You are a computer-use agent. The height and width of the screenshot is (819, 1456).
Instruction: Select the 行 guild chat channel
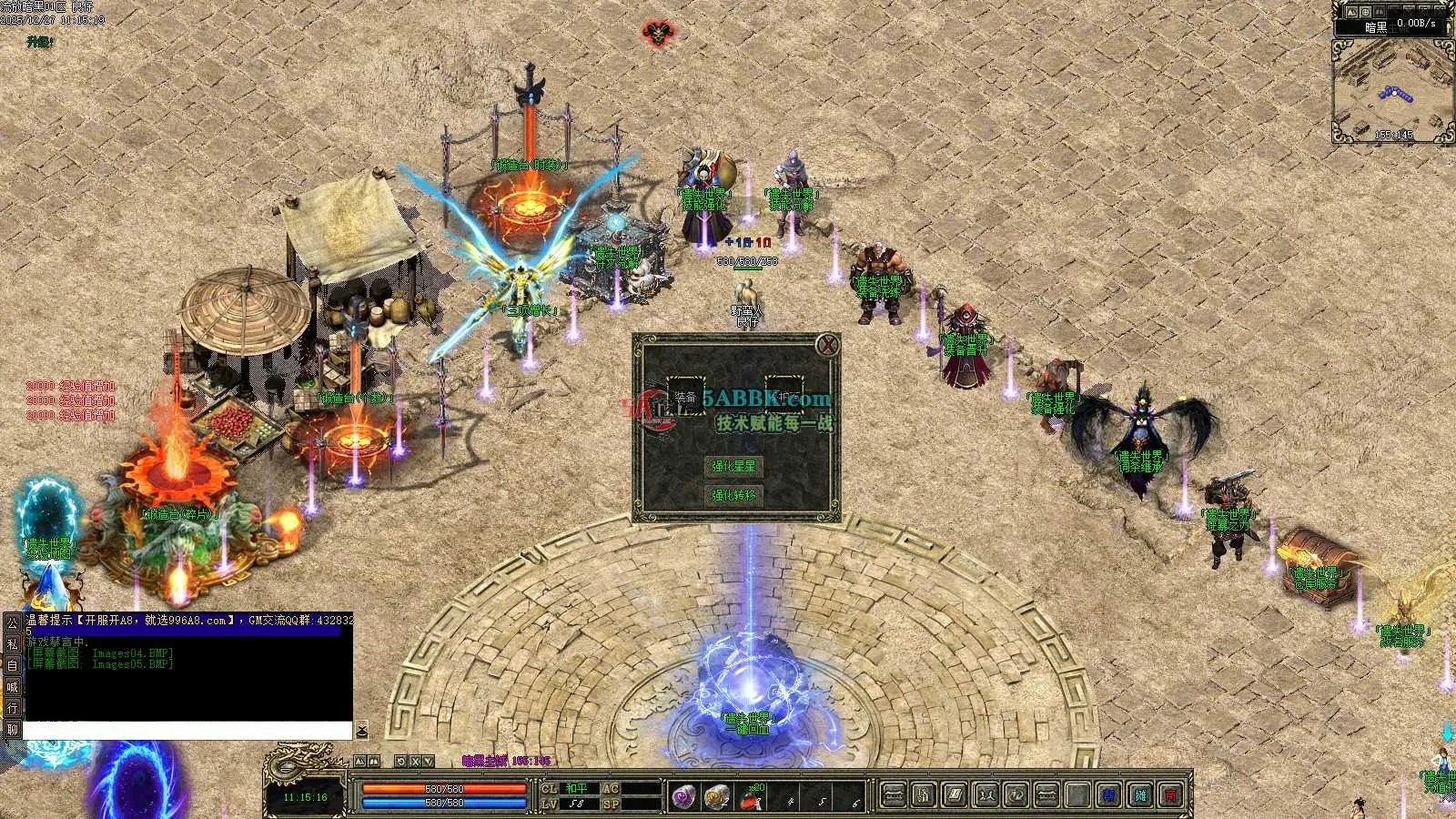pos(12,708)
